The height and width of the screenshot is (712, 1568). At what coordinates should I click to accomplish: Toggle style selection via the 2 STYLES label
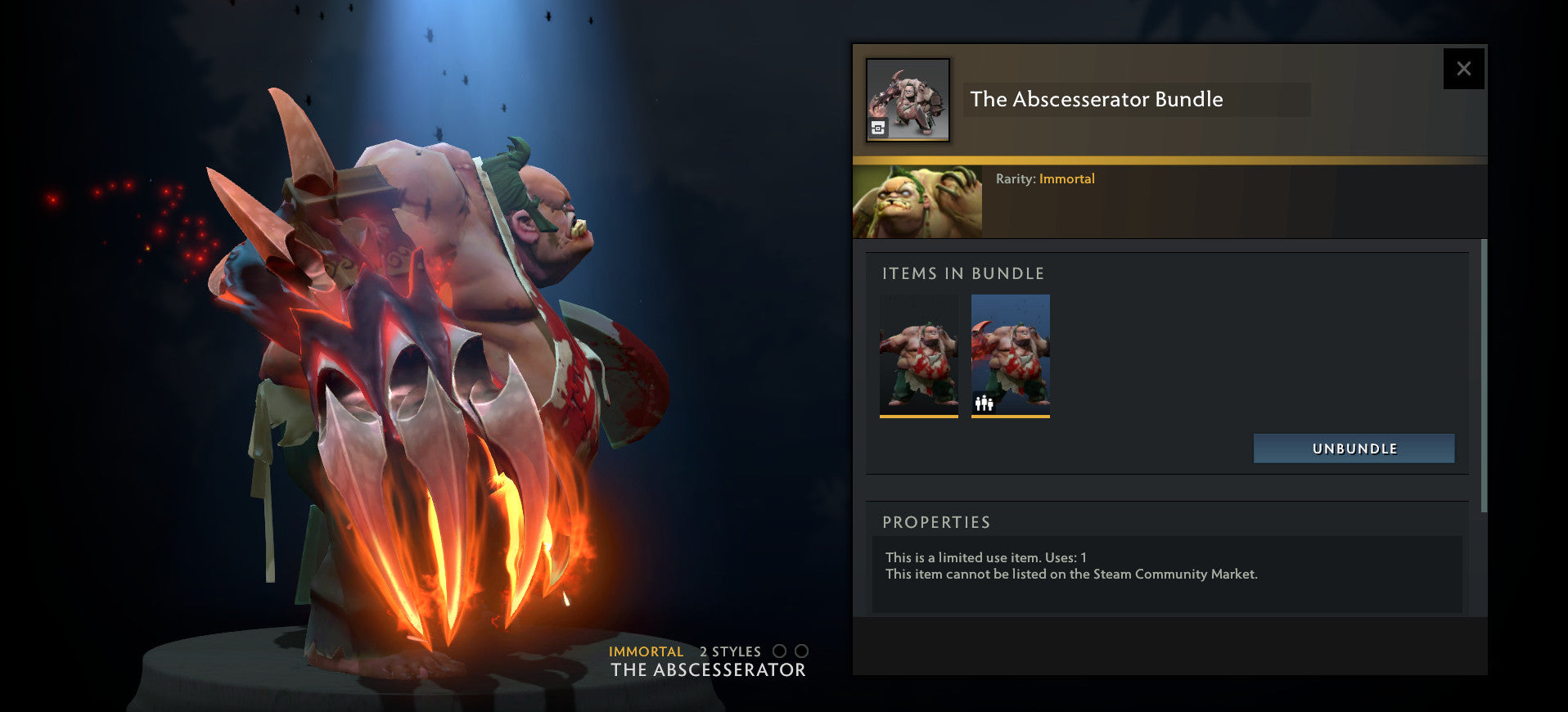(728, 651)
